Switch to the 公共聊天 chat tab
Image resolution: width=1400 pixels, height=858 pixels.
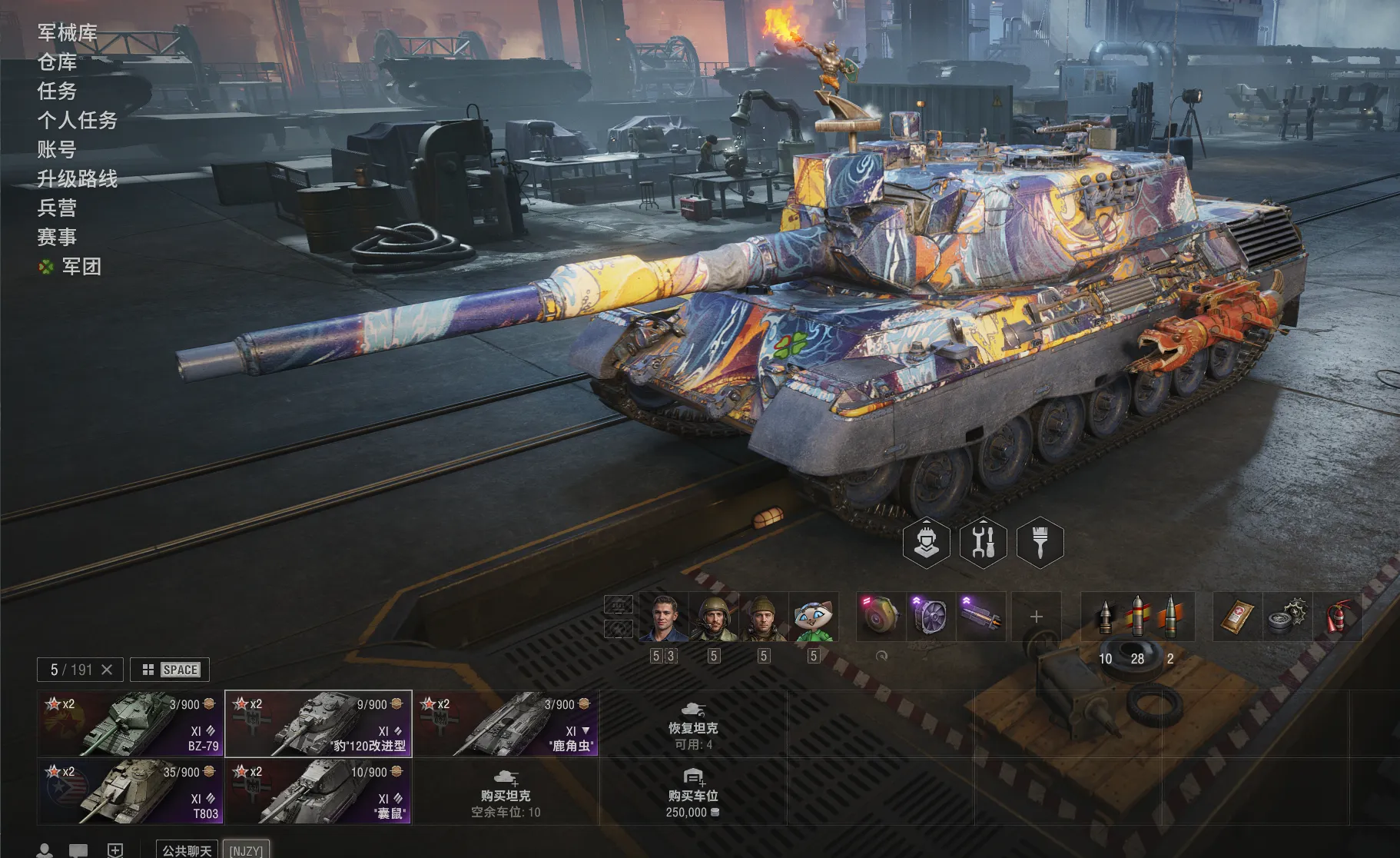(x=187, y=850)
